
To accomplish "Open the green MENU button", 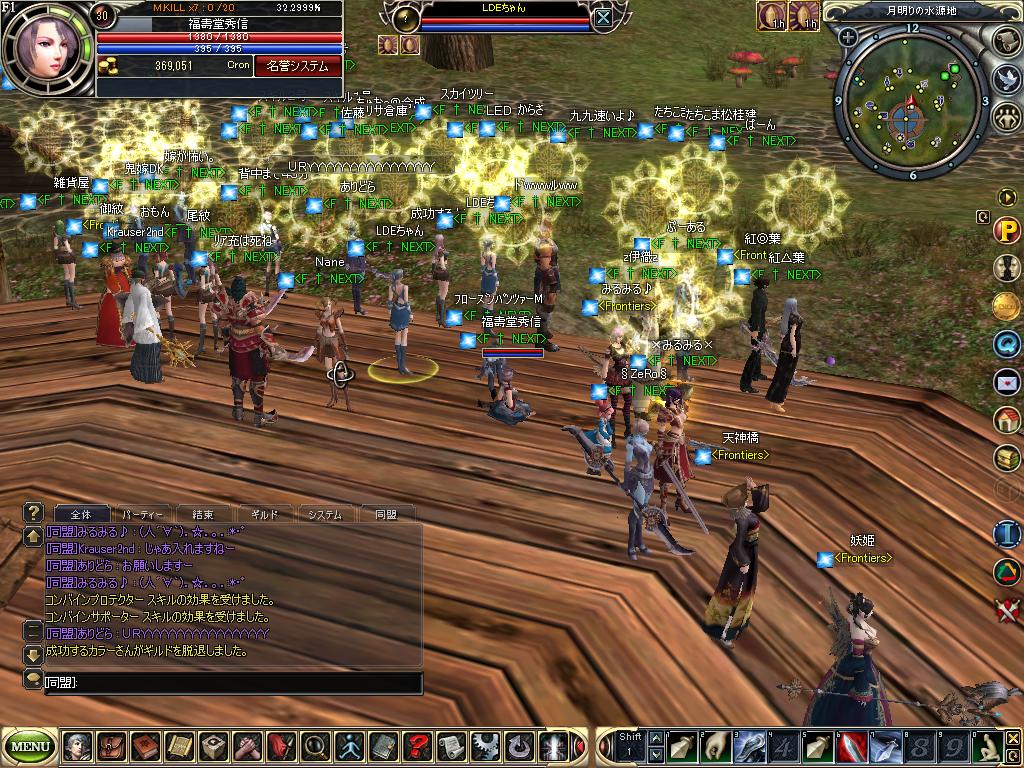I will pos(30,746).
